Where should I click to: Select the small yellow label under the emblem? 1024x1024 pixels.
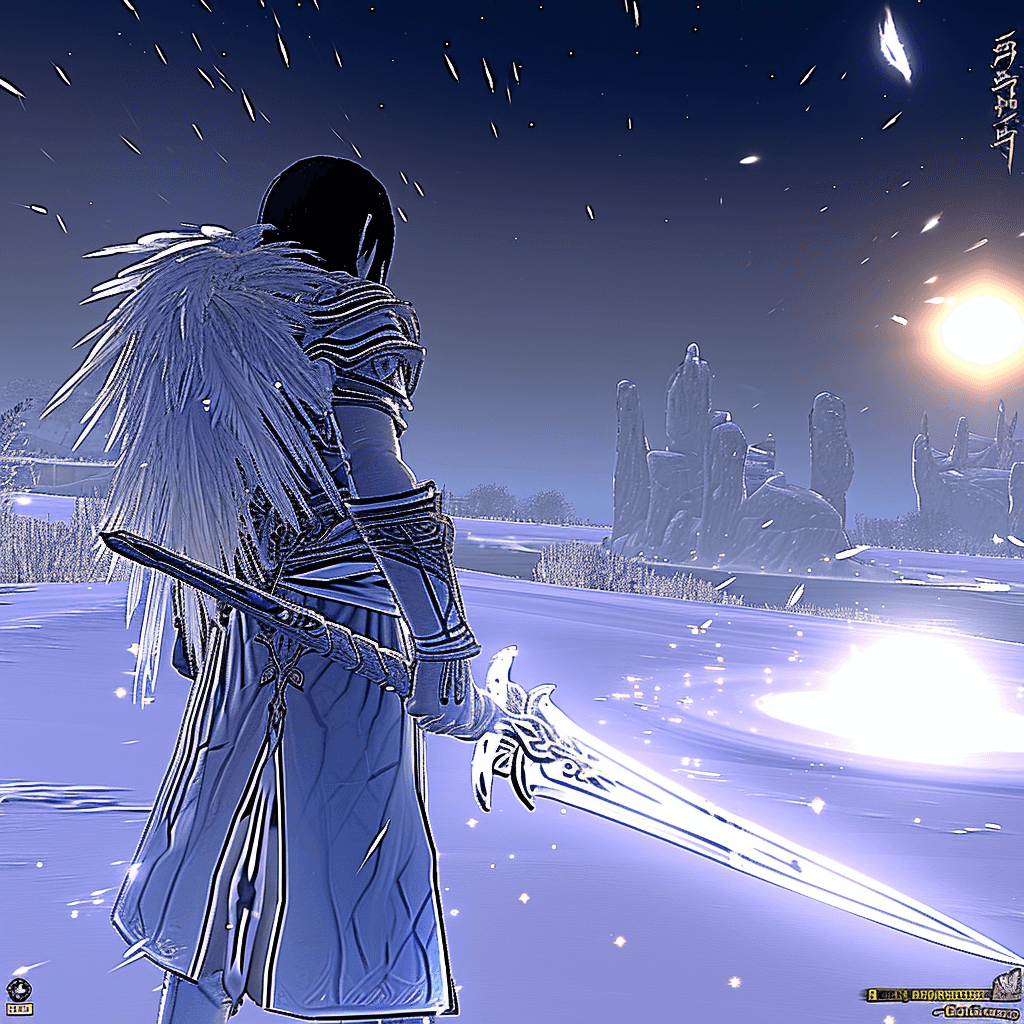pyautogui.click(x=19, y=1009)
